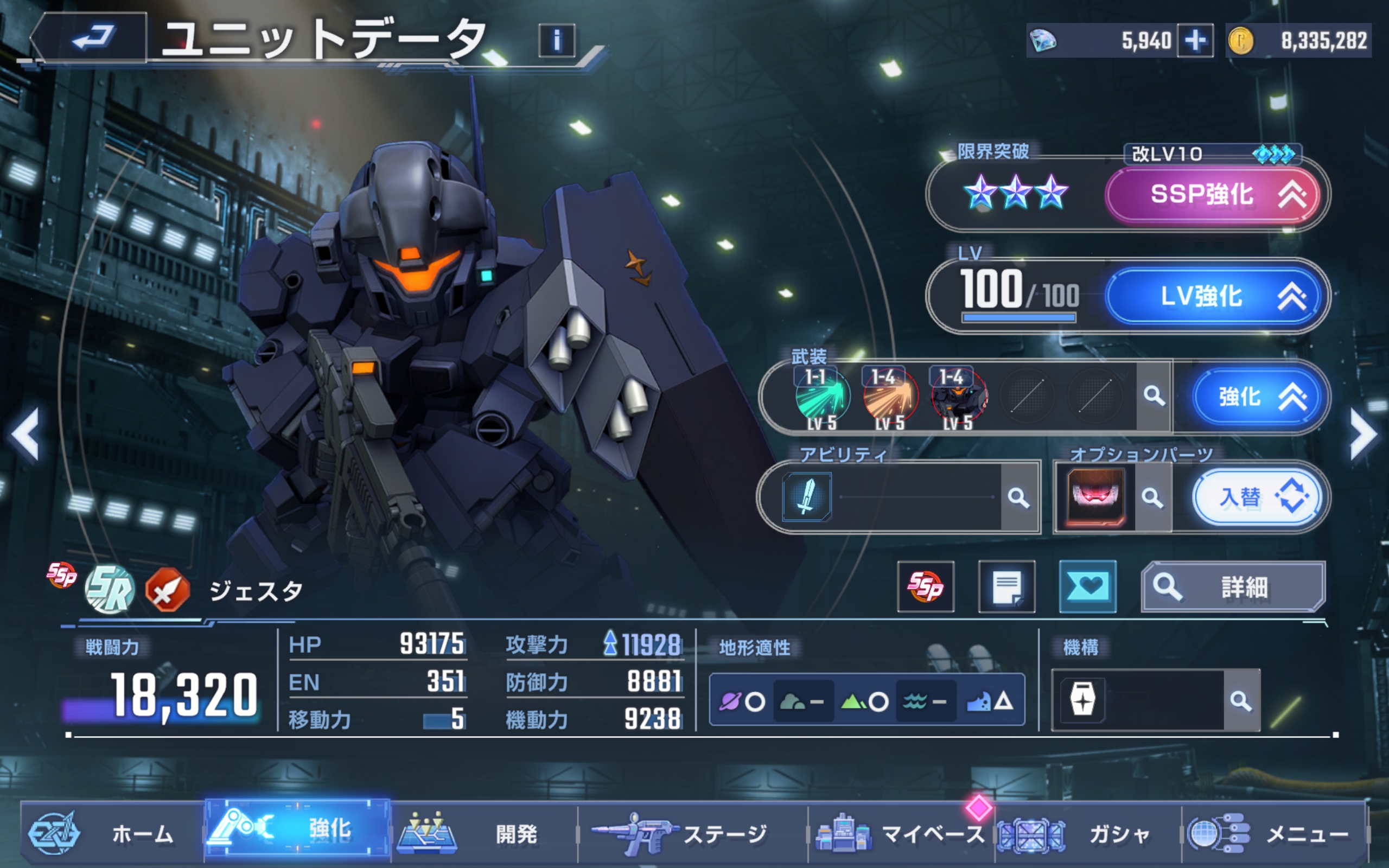Inspect weapons with the 武装 magnifier
The width and height of the screenshot is (1389, 868).
[1153, 395]
